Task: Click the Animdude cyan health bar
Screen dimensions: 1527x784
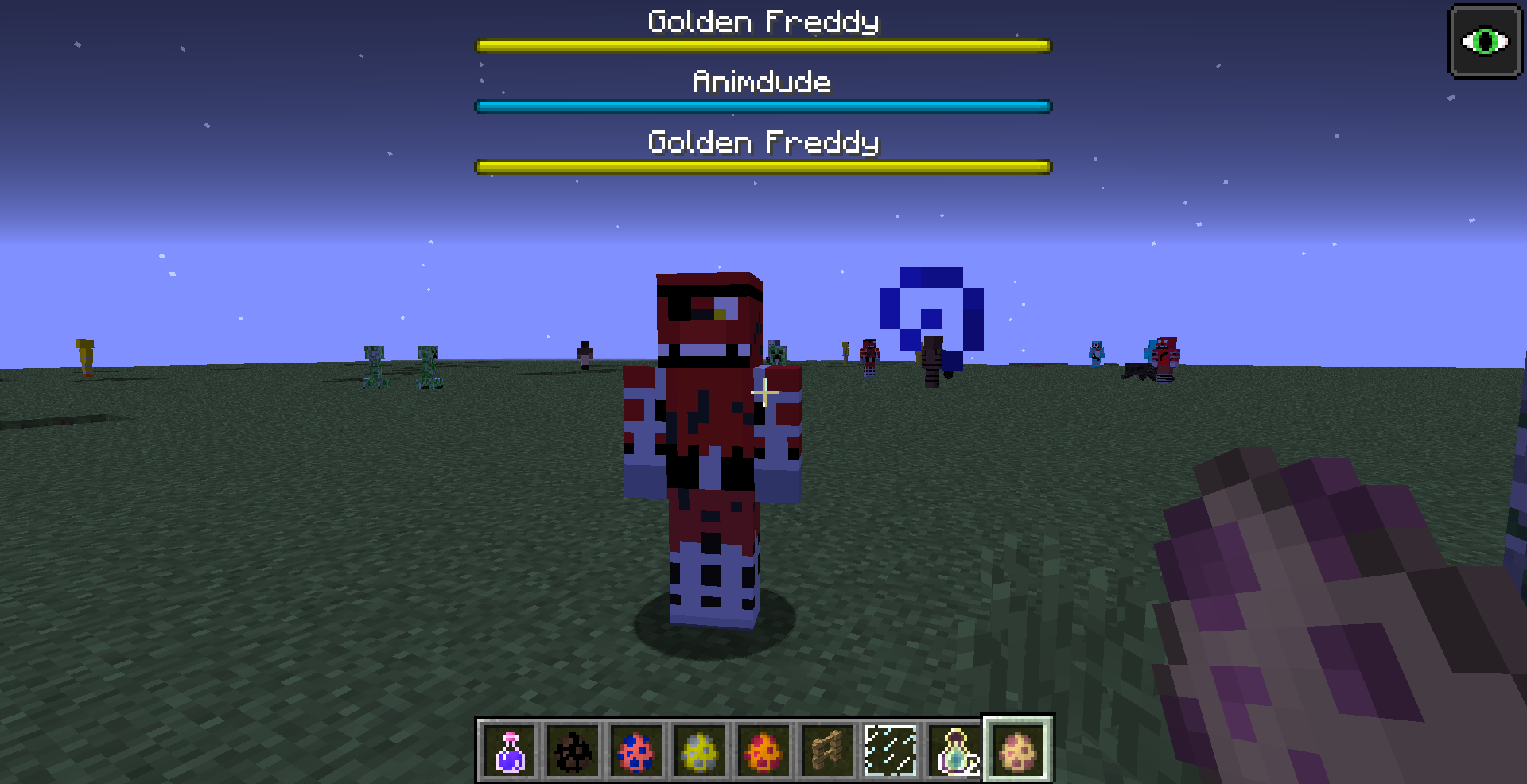Action: pyautogui.click(x=762, y=105)
